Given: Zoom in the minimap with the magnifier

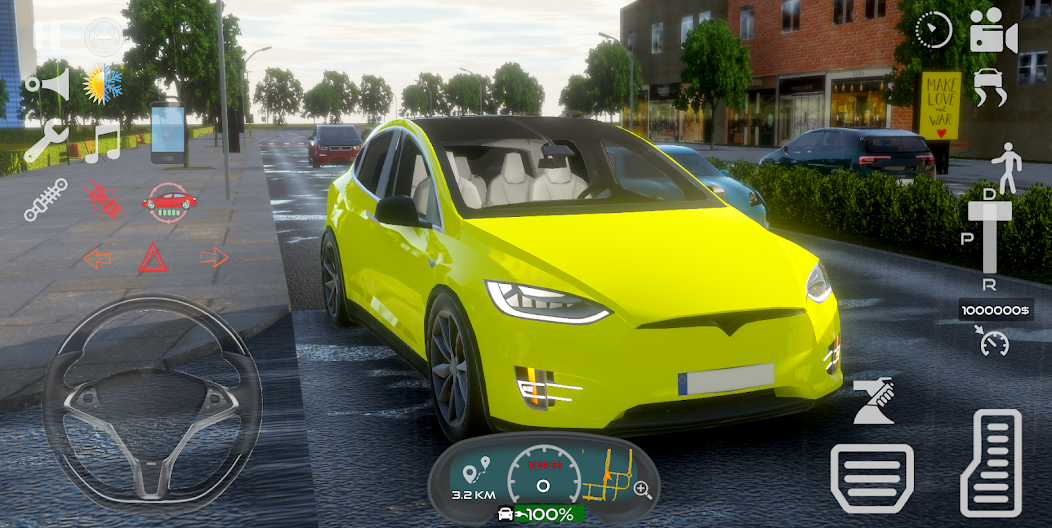Looking at the screenshot, I should (642, 490).
